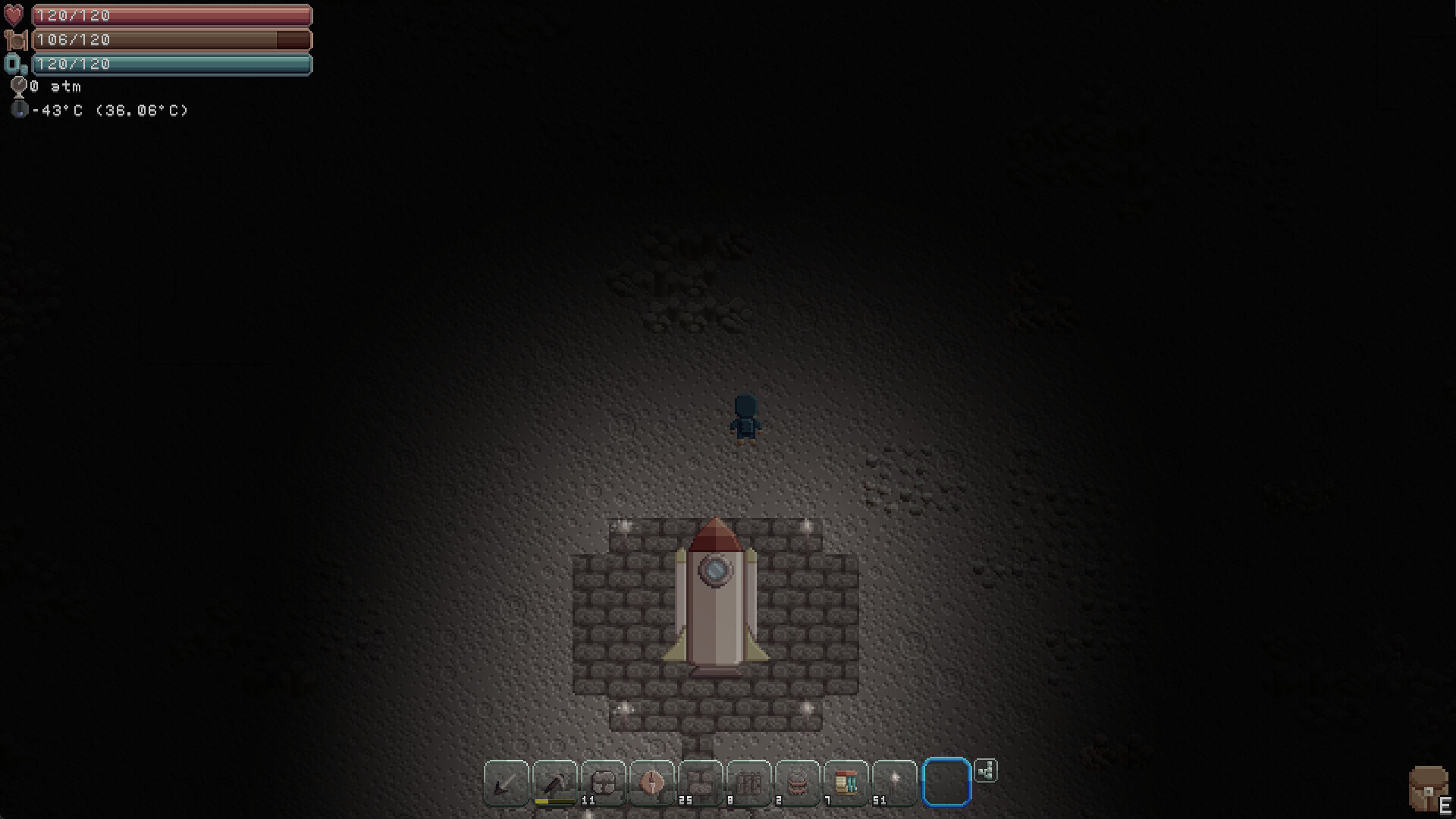
Task: Select the boulder pile item in the hotbar
Action: pos(701,783)
